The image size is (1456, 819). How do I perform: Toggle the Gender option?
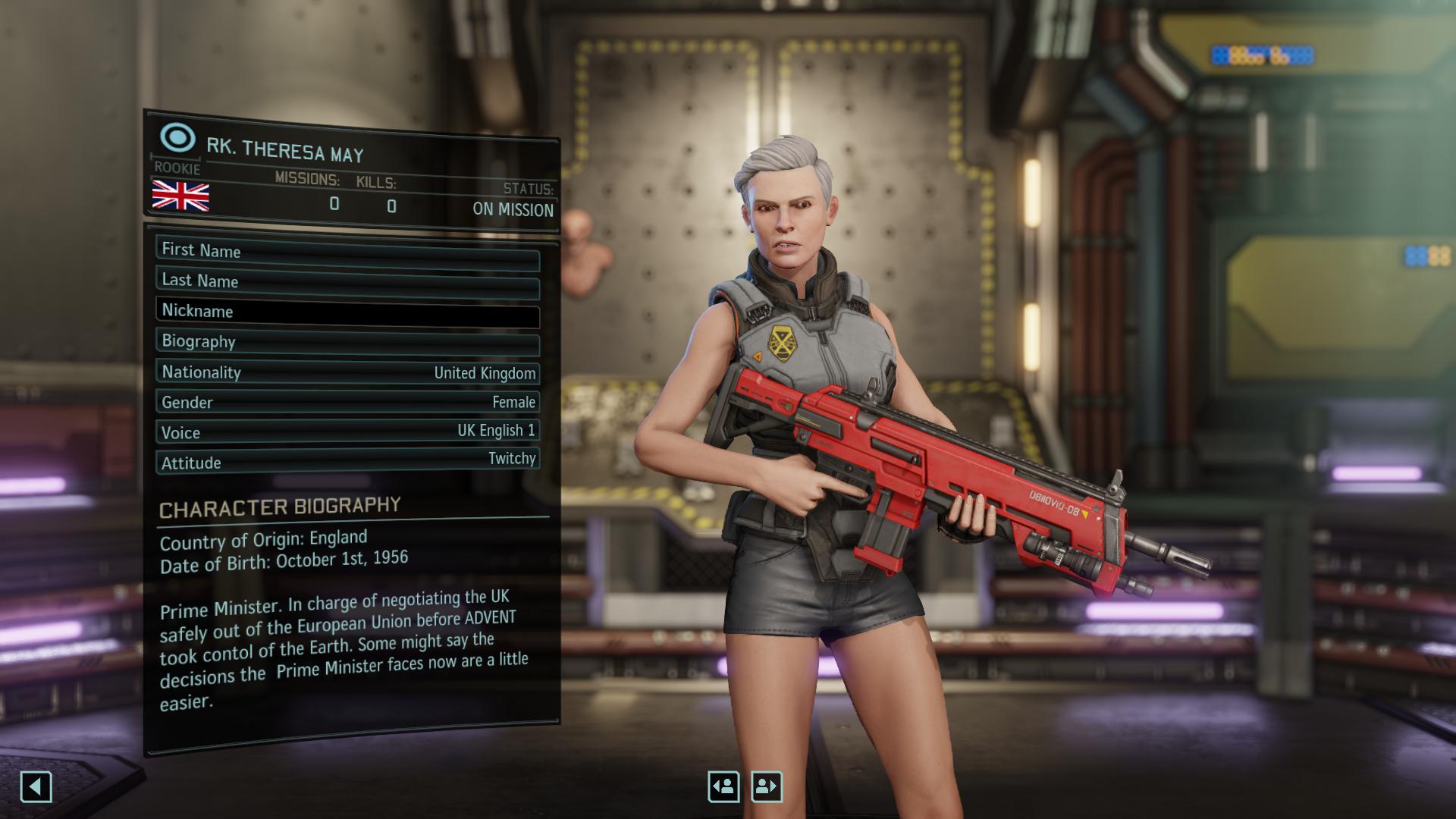pos(347,402)
